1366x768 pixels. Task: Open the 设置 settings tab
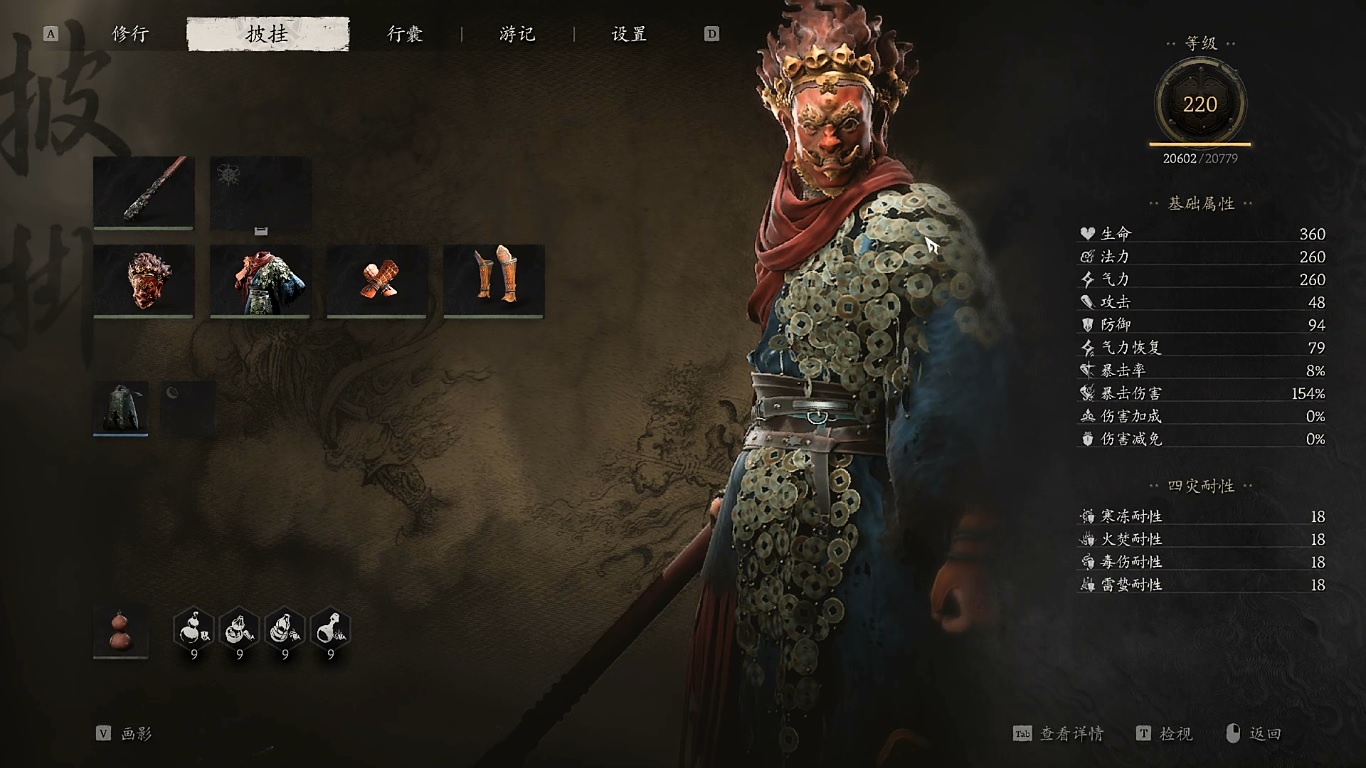point(629,34)
